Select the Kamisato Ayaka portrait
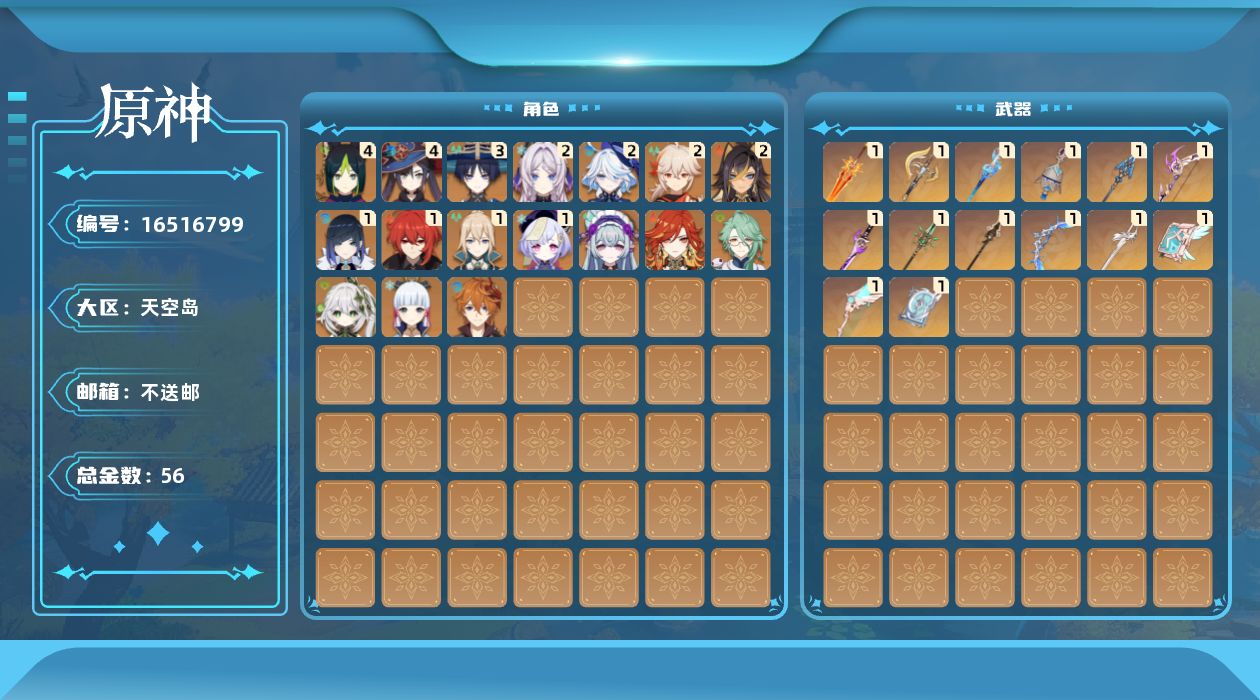Screen dimensions: 1260x700 point(412,307)
